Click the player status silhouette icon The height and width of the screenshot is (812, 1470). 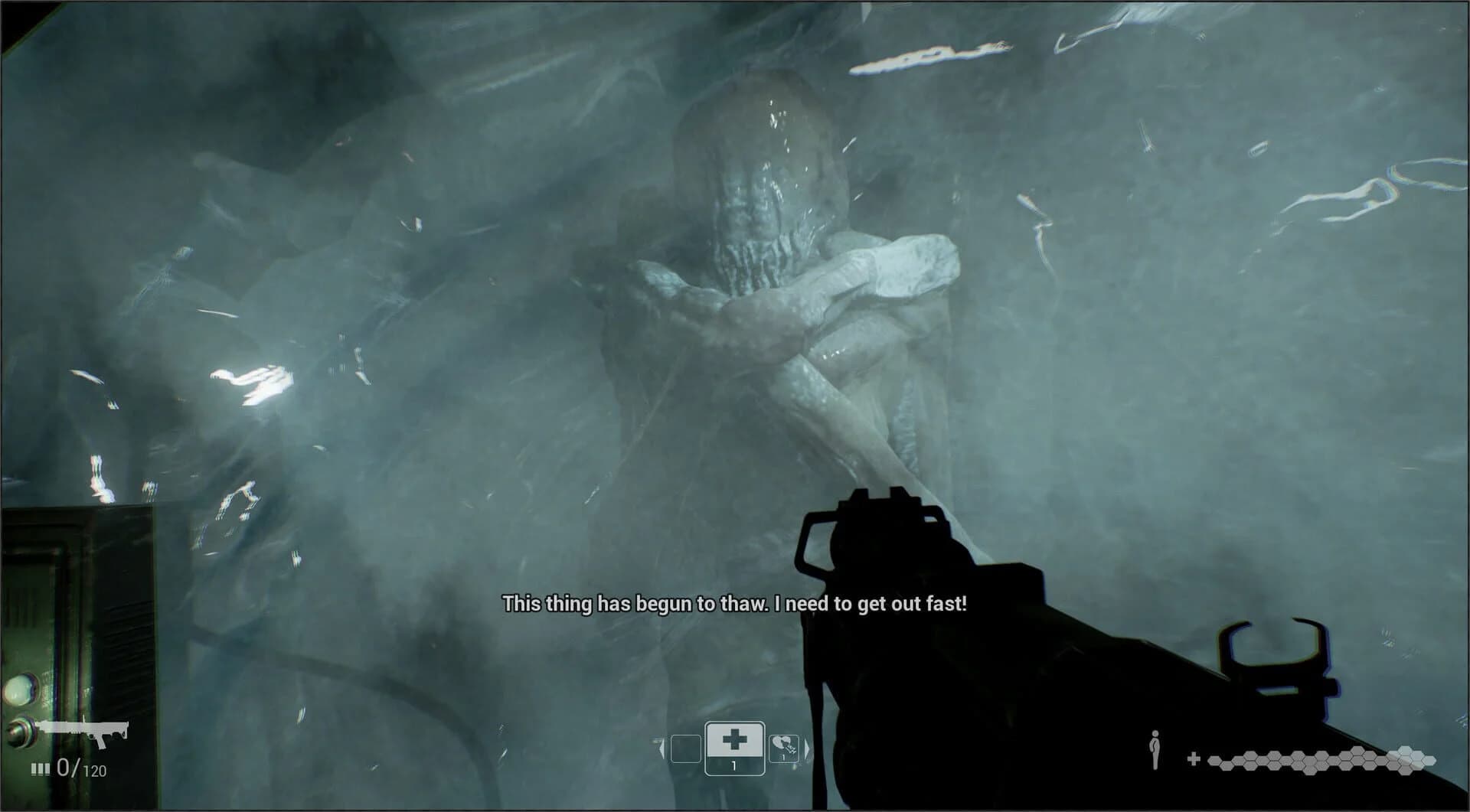coord(1155,748)
